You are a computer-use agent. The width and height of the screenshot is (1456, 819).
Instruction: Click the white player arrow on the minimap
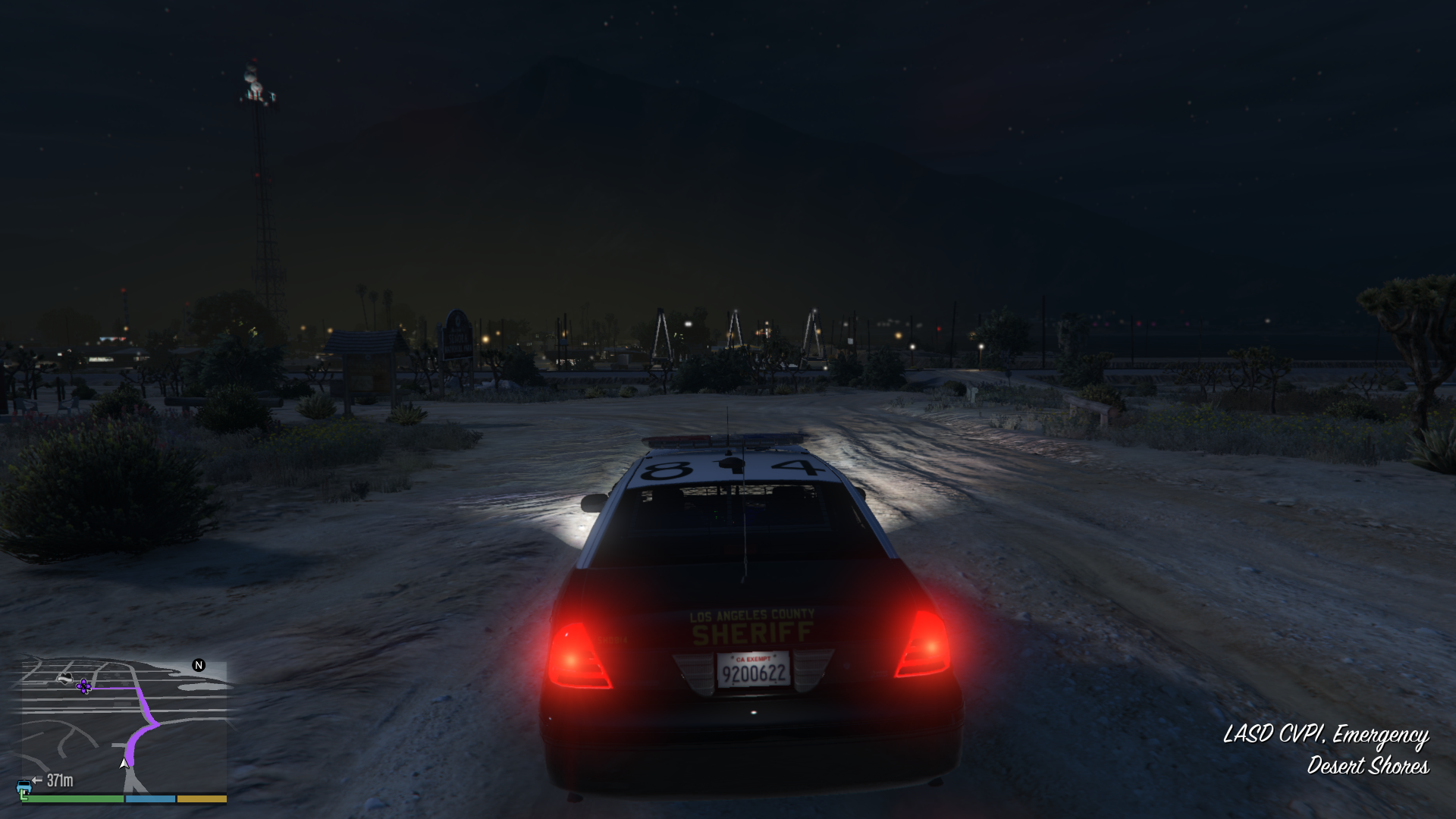click(124, 763)
